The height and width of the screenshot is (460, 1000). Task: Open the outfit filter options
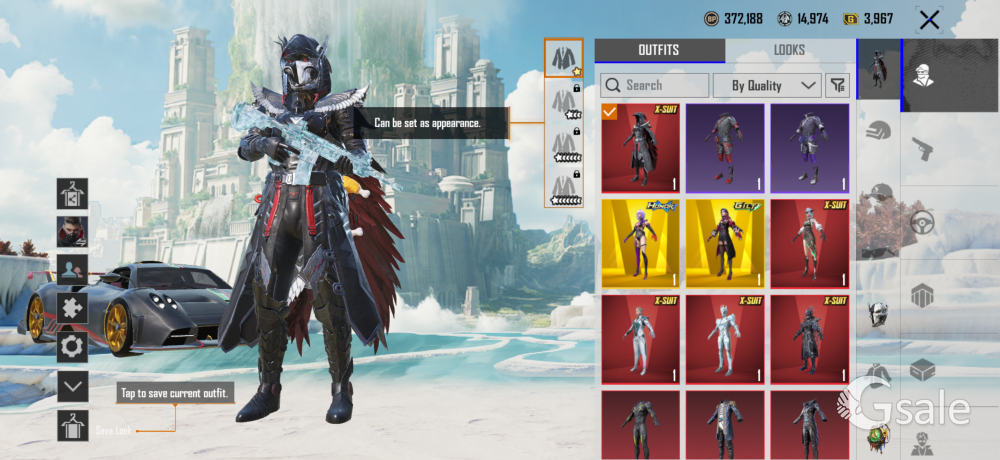(x=837, y=86)
